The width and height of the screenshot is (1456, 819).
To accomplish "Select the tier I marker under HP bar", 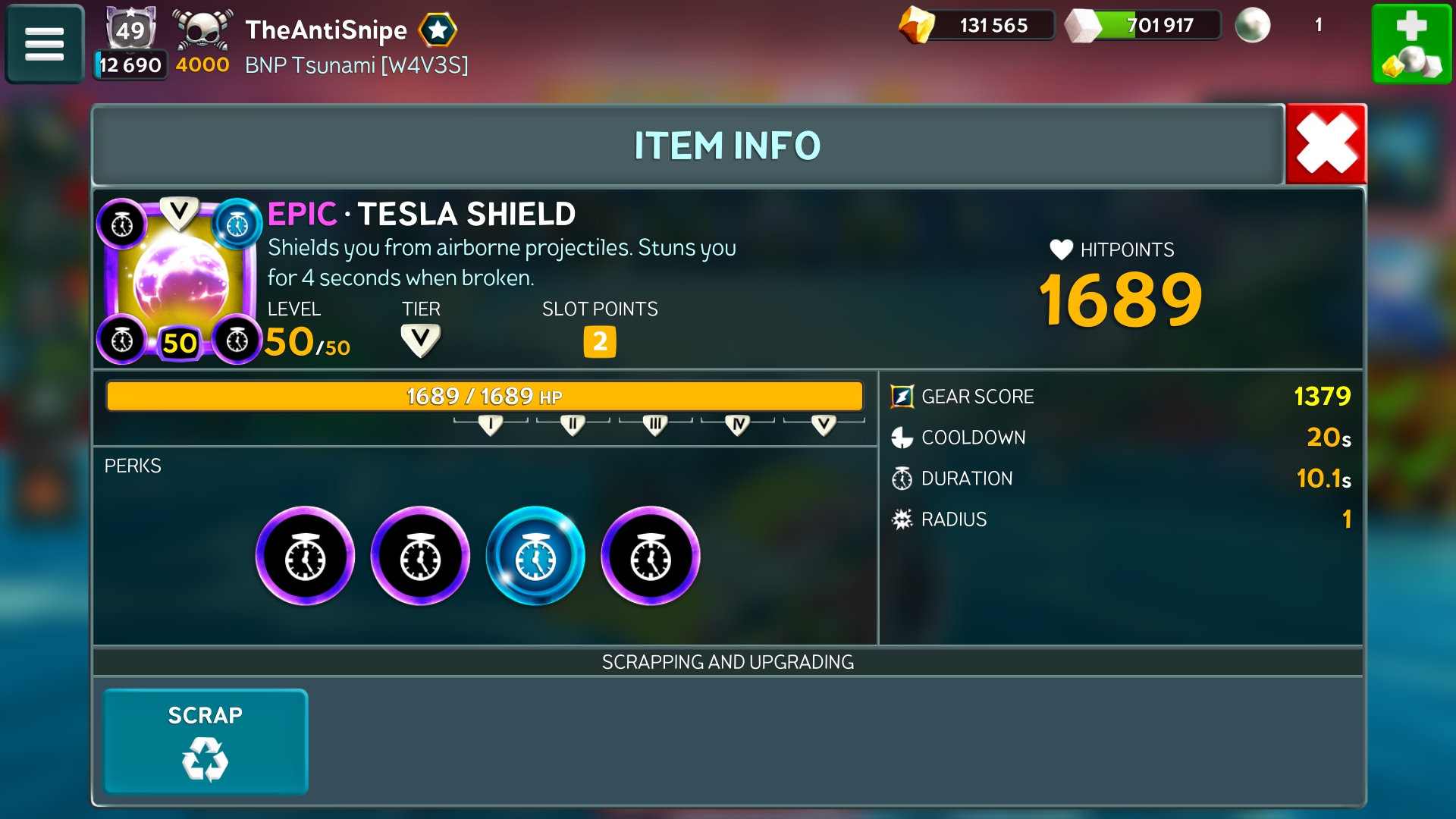I will point(491,425).
